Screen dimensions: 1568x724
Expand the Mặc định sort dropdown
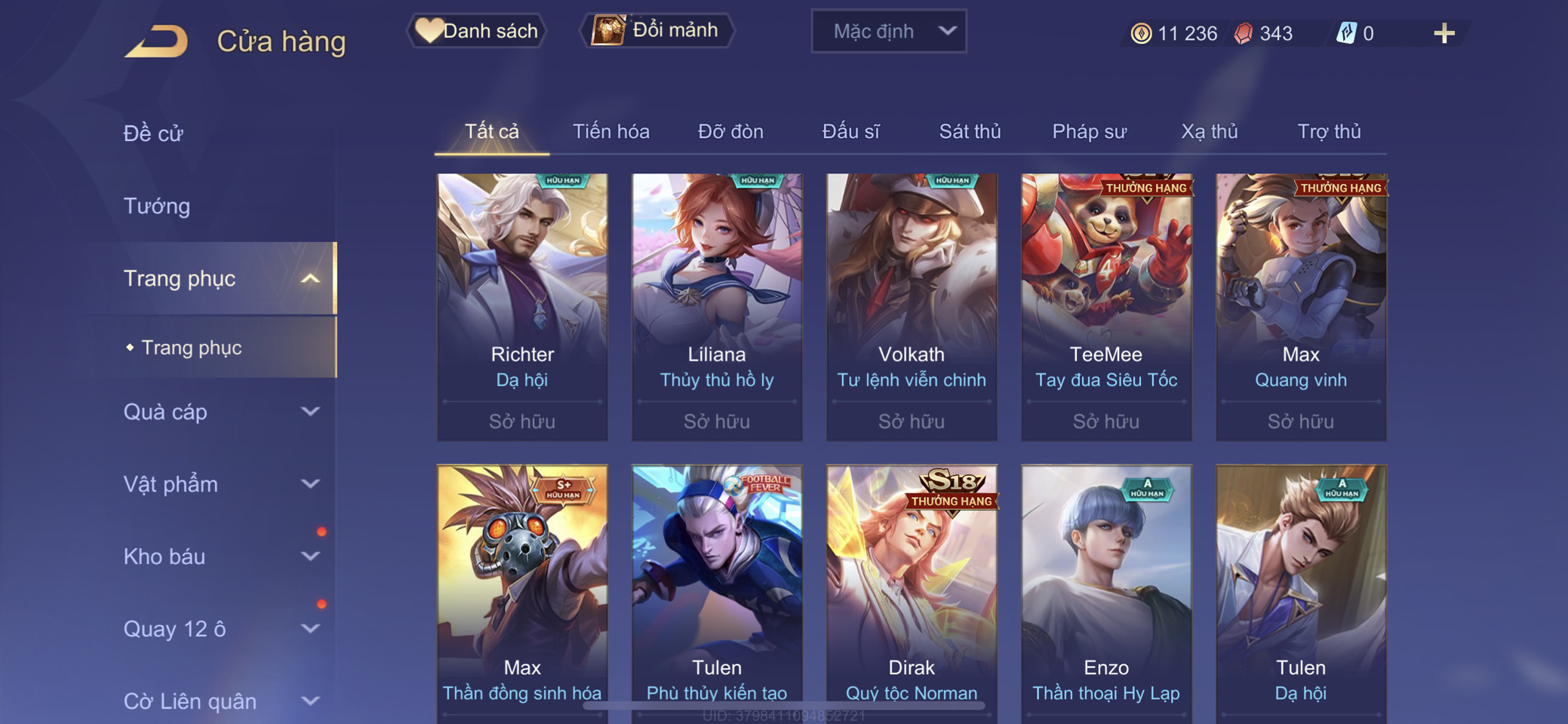pos(888,32)
